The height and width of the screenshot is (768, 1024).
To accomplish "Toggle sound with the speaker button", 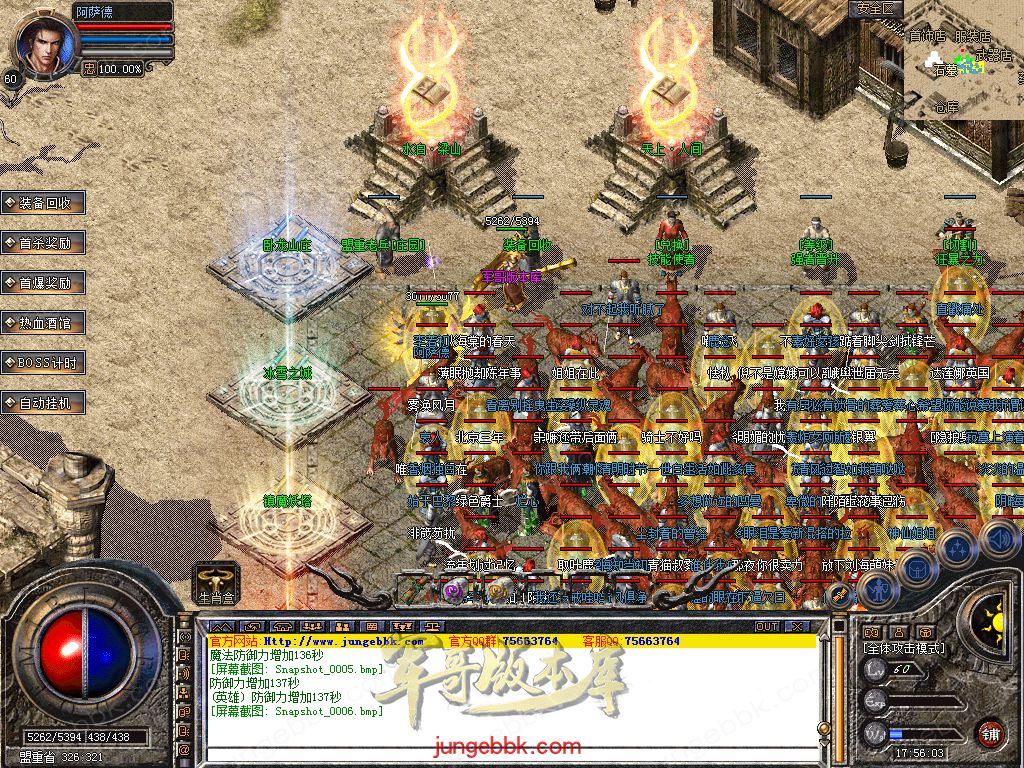I will point(1000,538).
